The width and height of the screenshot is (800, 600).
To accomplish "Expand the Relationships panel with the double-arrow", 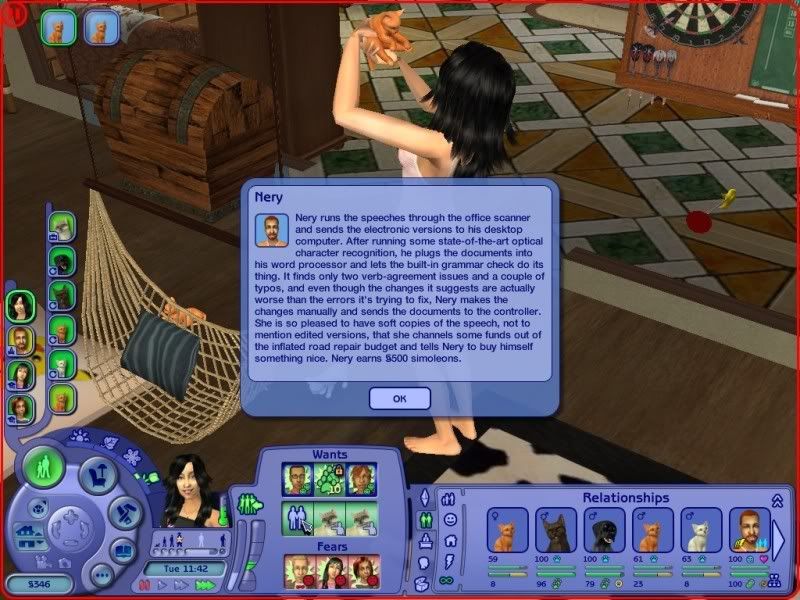I will point(777,499).
